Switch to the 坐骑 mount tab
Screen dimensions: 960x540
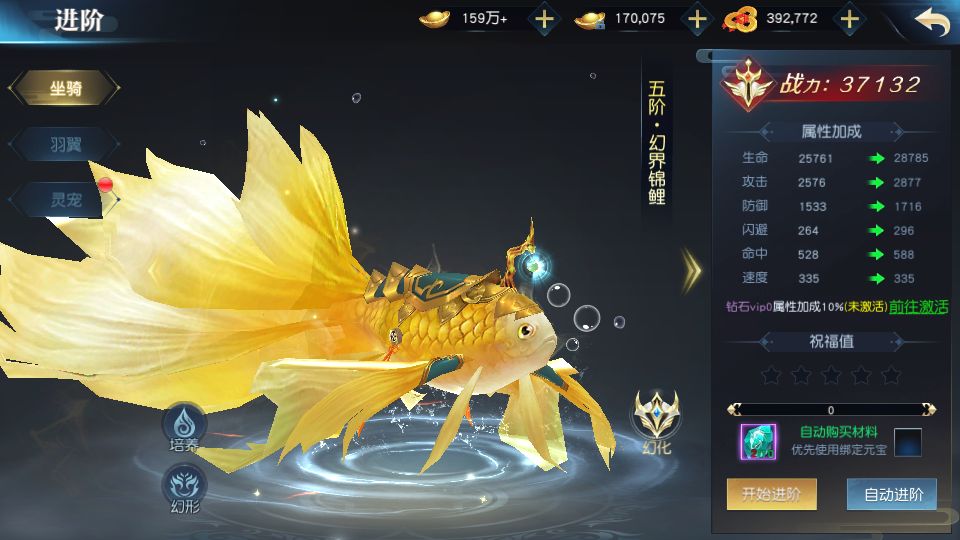pyautogui.click(x=66, y=89)
